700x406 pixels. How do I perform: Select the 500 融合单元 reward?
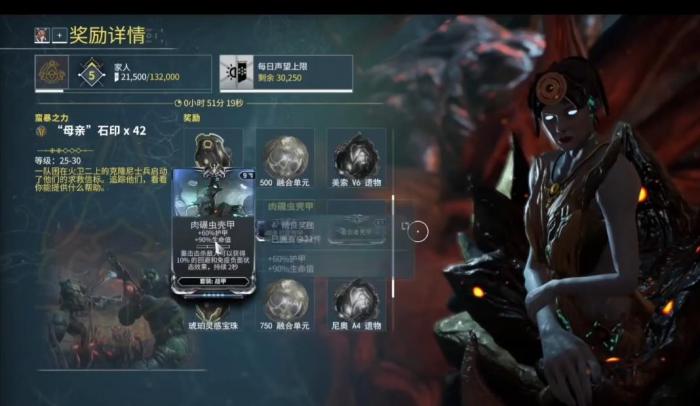(x=285, y=160)
